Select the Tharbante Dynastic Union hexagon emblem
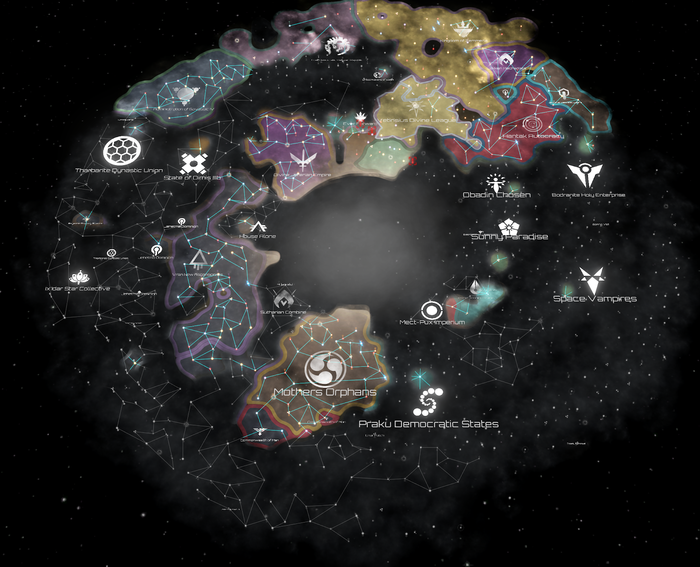 coord(120,151)
